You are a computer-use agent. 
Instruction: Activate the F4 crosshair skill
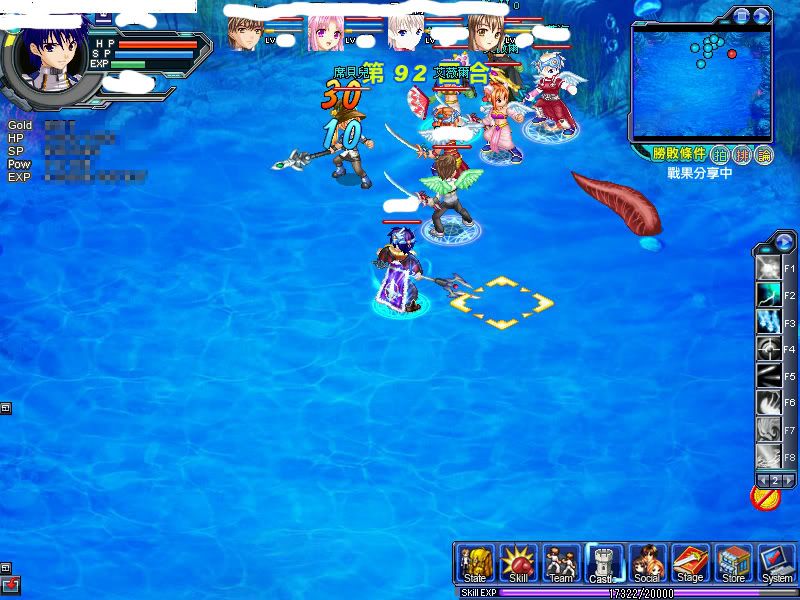(769, 350)
